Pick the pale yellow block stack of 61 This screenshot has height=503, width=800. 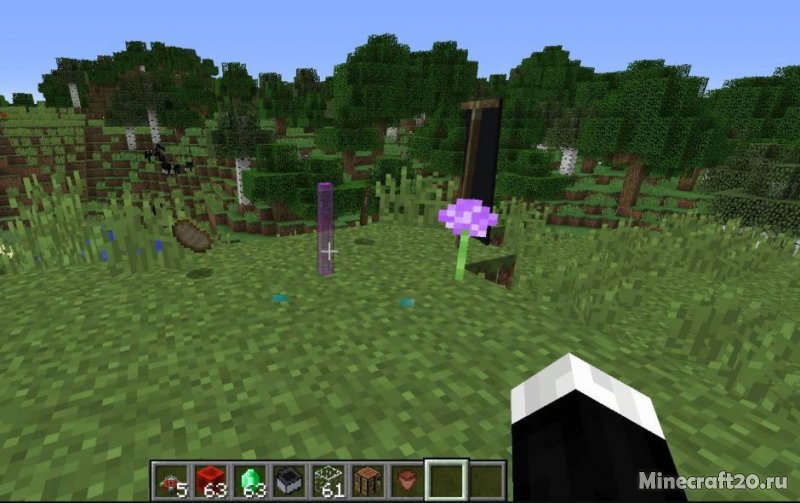click(327, 479)
